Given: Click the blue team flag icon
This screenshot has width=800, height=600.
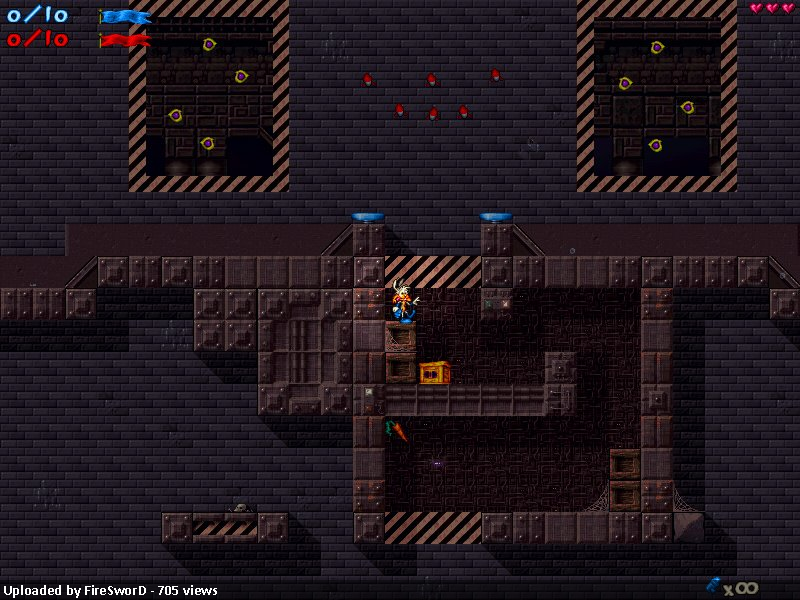Looking at the screenshot, I should tap(125, 16).
